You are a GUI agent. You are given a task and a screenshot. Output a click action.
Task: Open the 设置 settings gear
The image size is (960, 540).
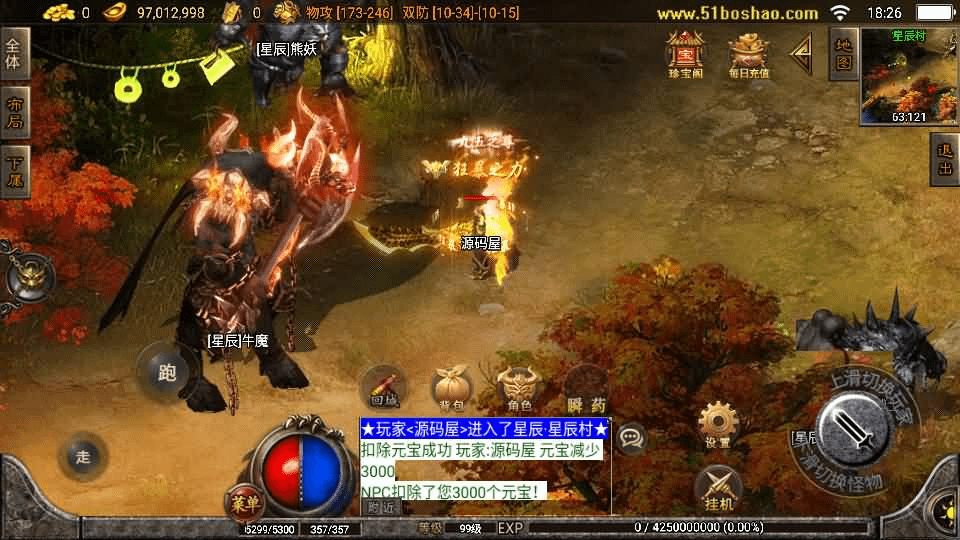click(717, 424)
